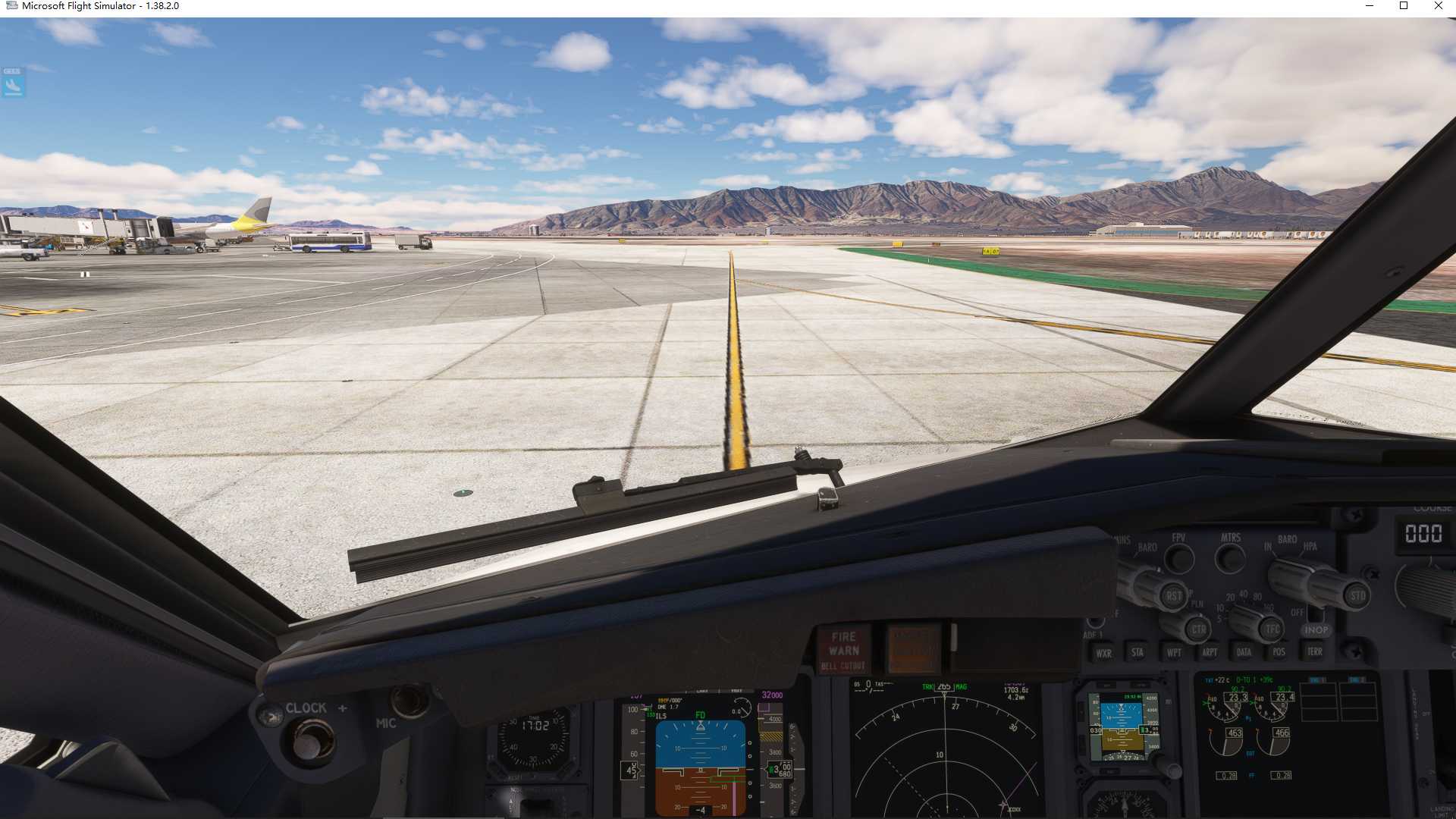Switch on the TERR terrain button
This screenshot has width=1456, height=819.
pyautogui.click(x=1315, y=651)
